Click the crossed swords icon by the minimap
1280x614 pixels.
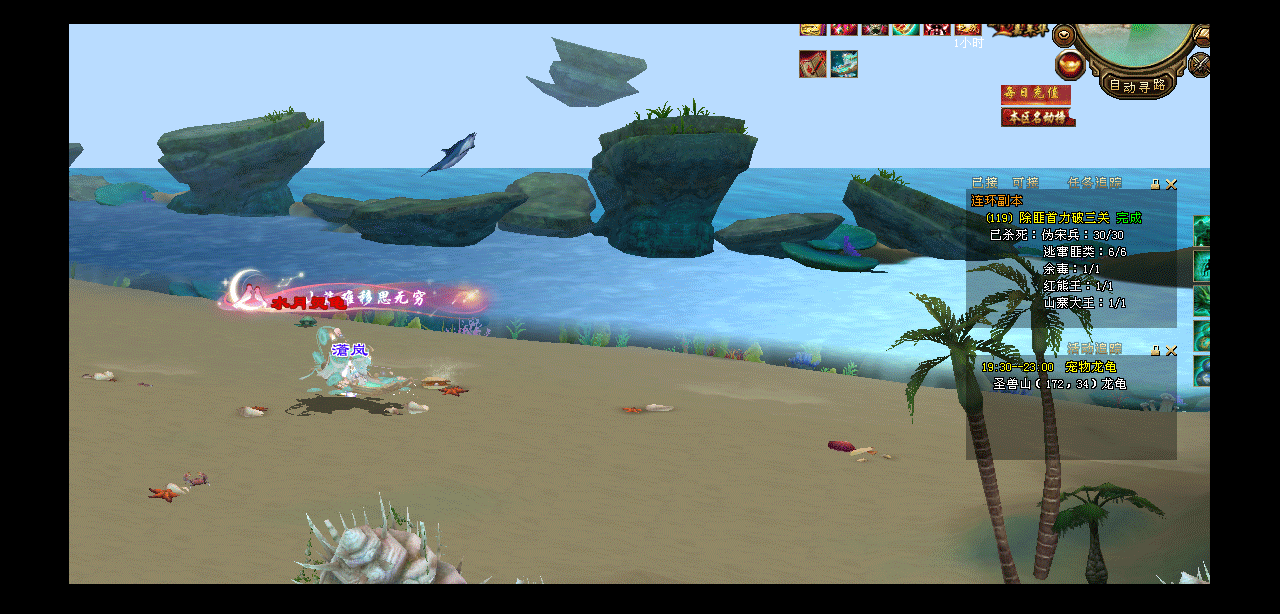click(x=1199, y=66)
